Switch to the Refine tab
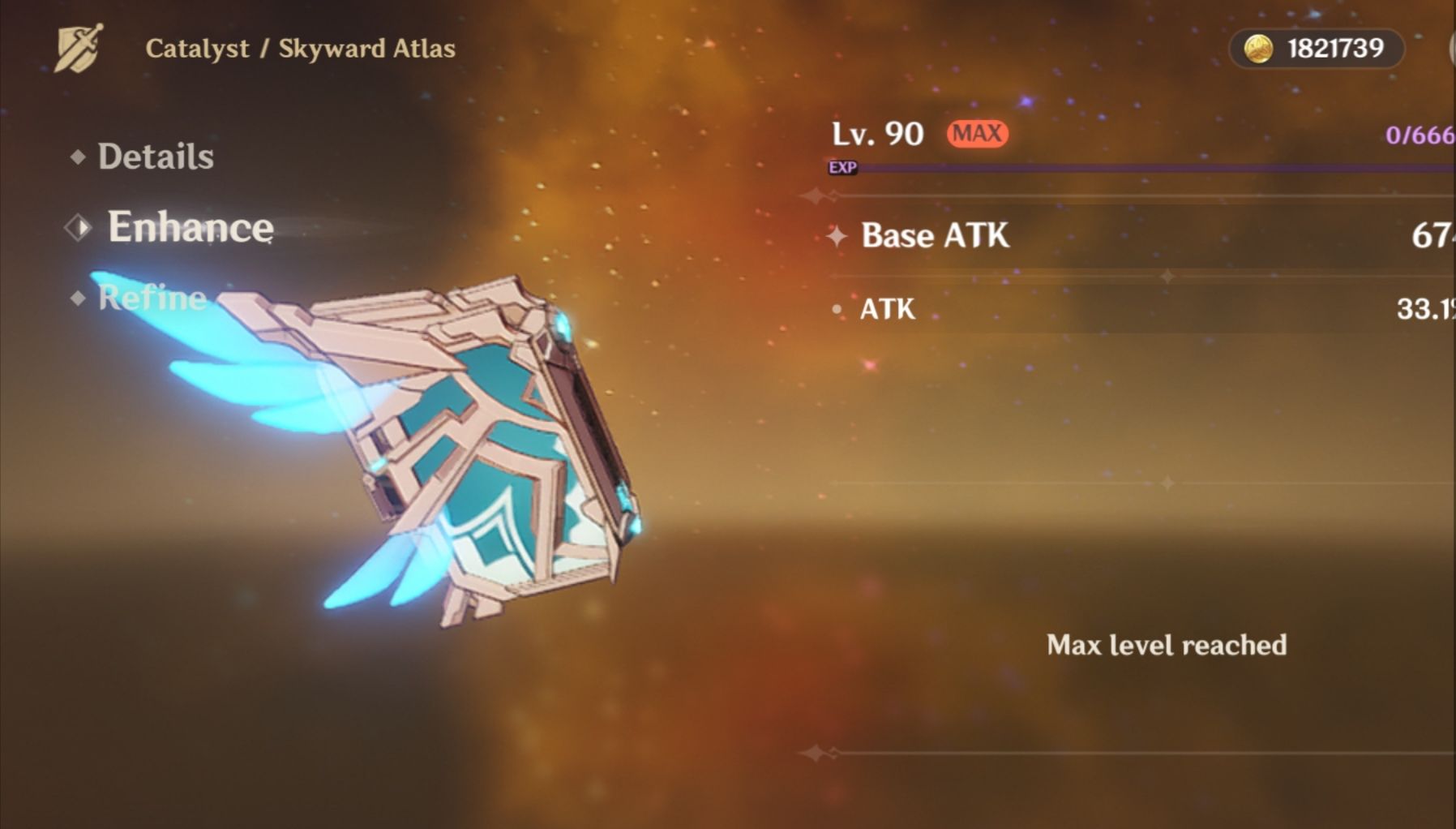The image size is (1456, 829). (x=152, y=298)
